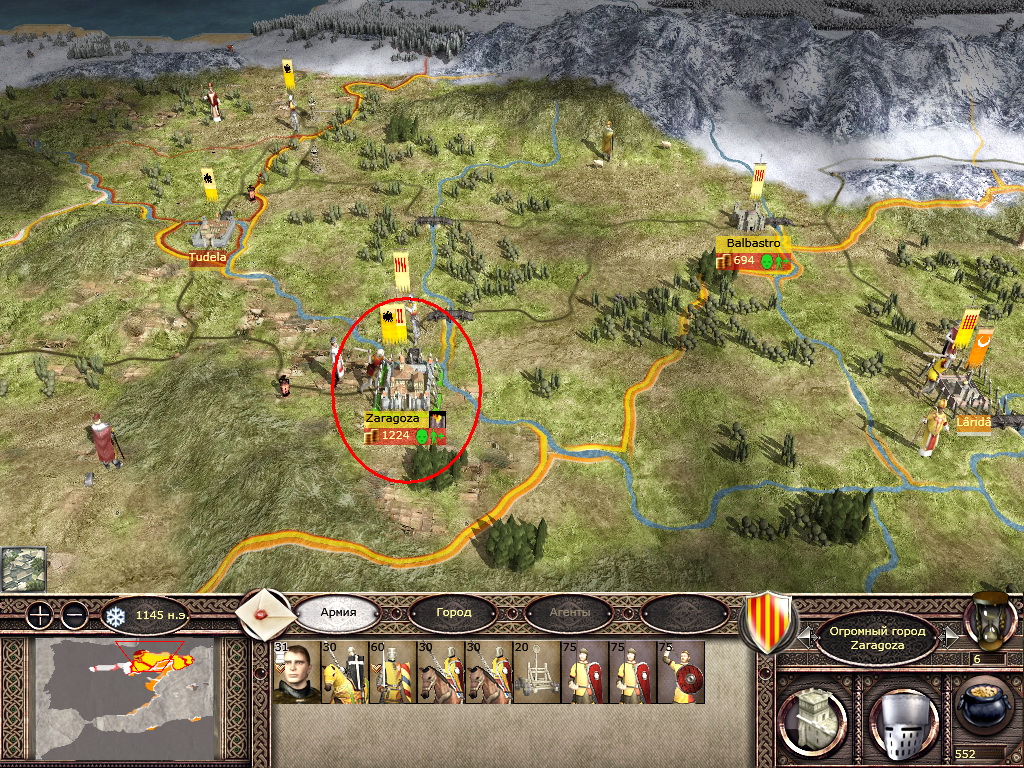1024x768 pixels.
Task: Select the black cross knight cavalry card
Action: tap(344, 672)
